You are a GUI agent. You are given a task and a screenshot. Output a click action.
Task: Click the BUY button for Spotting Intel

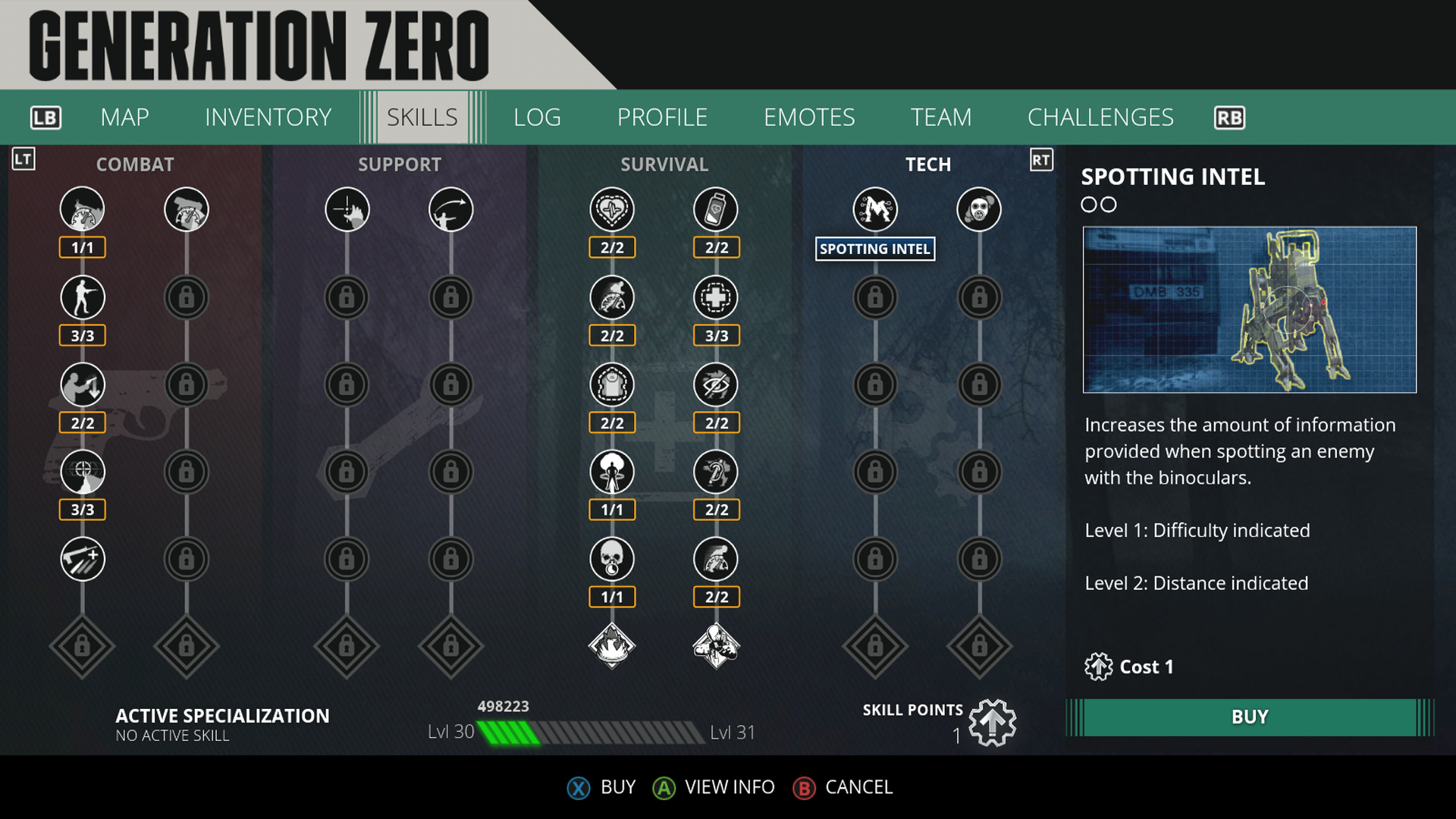point(1248,715)
